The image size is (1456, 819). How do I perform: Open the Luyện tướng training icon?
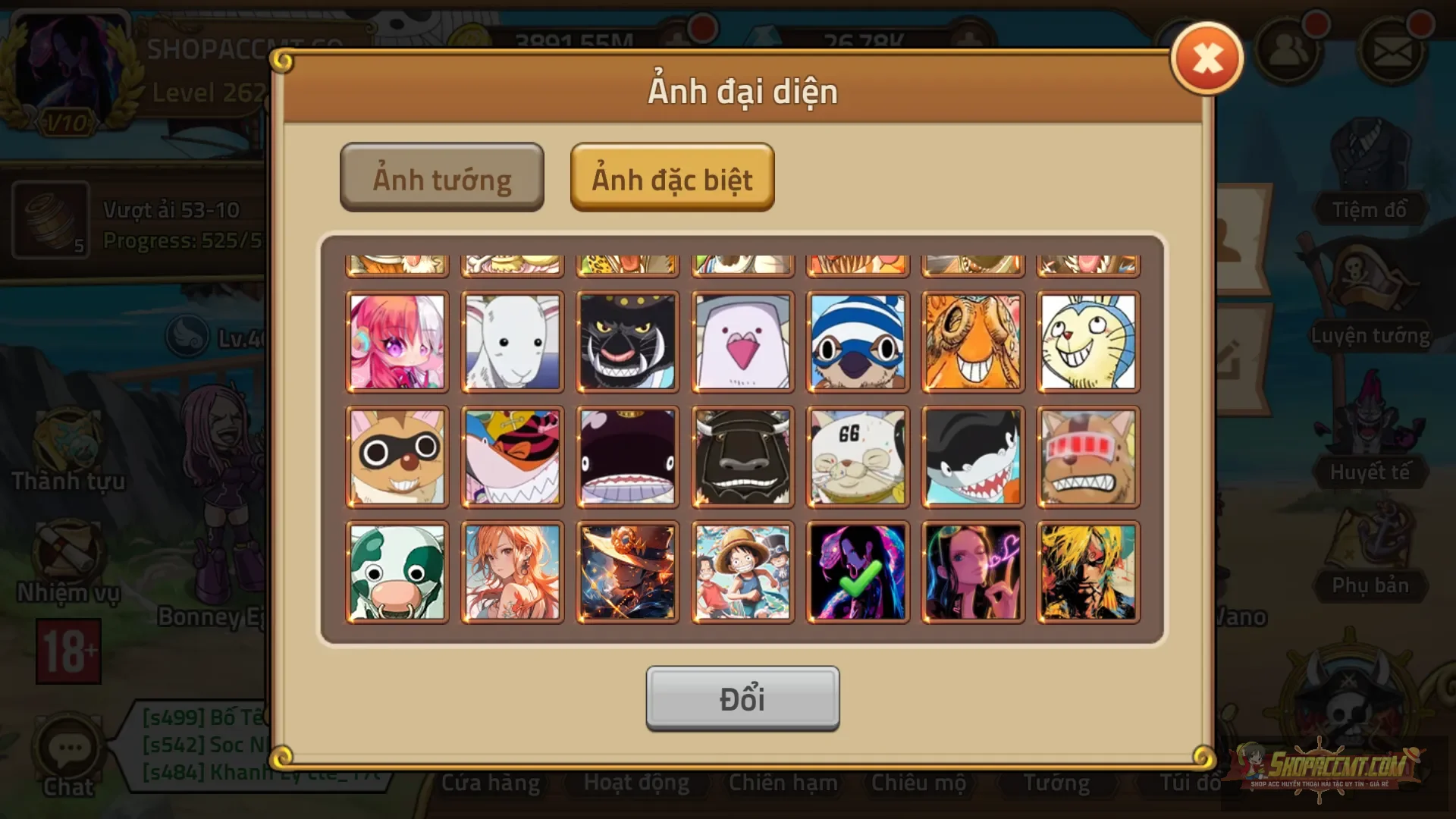[1370, 303]
